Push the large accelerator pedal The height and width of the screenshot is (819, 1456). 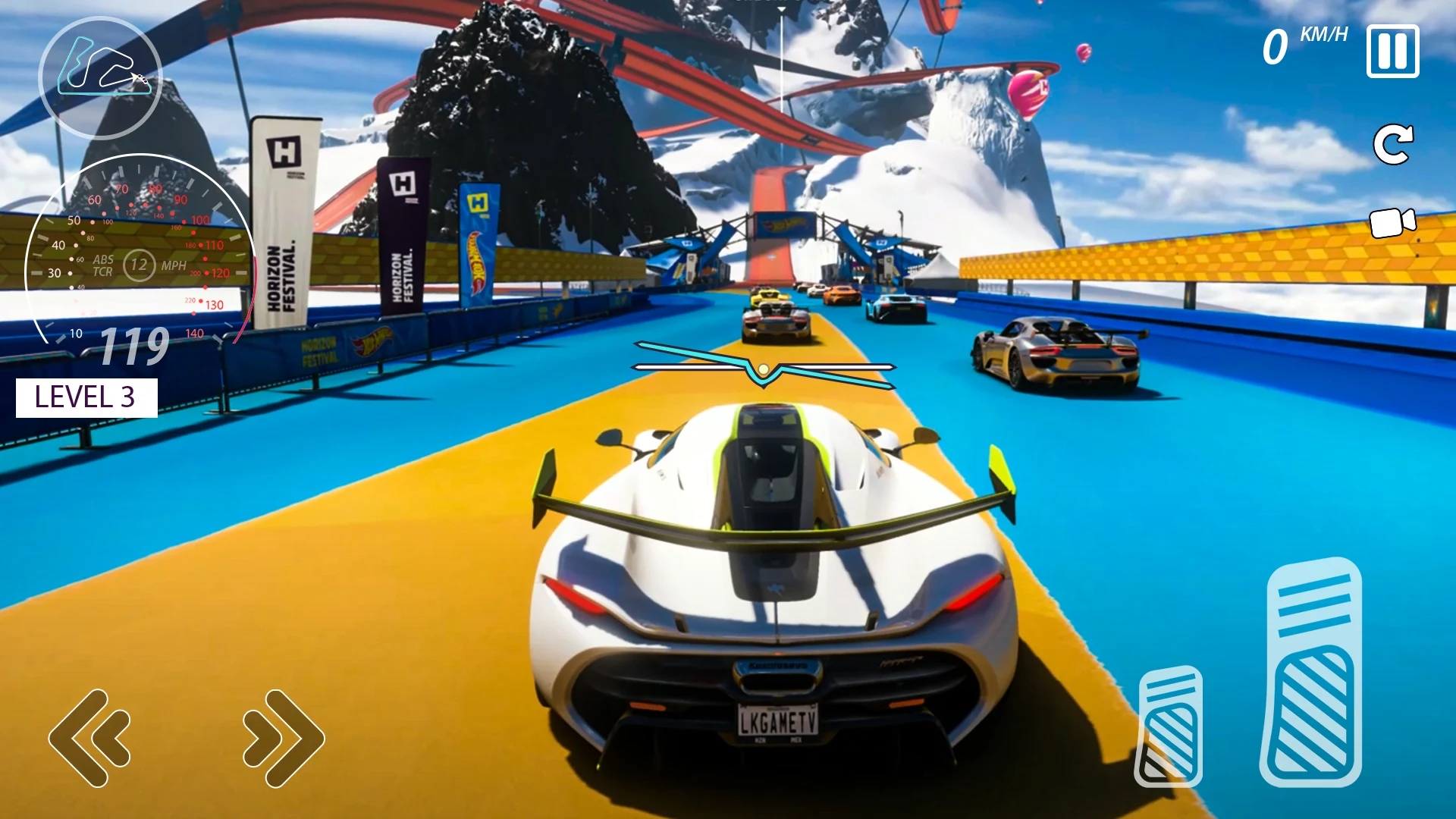point(1311,673)
